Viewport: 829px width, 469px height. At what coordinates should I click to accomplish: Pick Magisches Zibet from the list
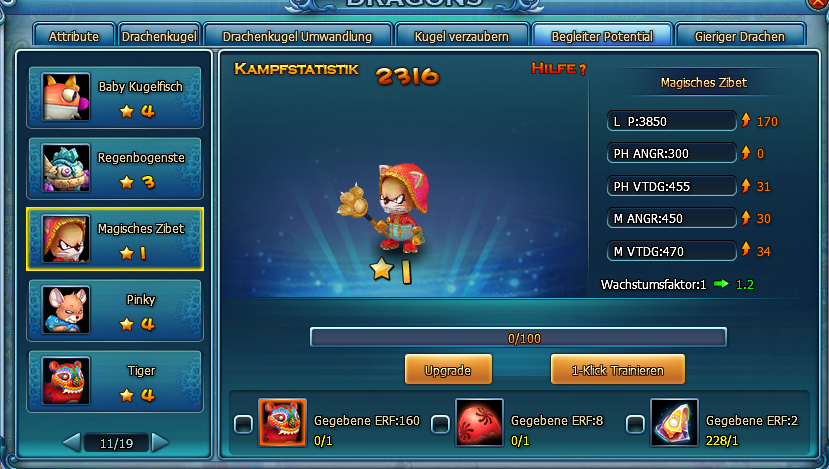[116, 240]
